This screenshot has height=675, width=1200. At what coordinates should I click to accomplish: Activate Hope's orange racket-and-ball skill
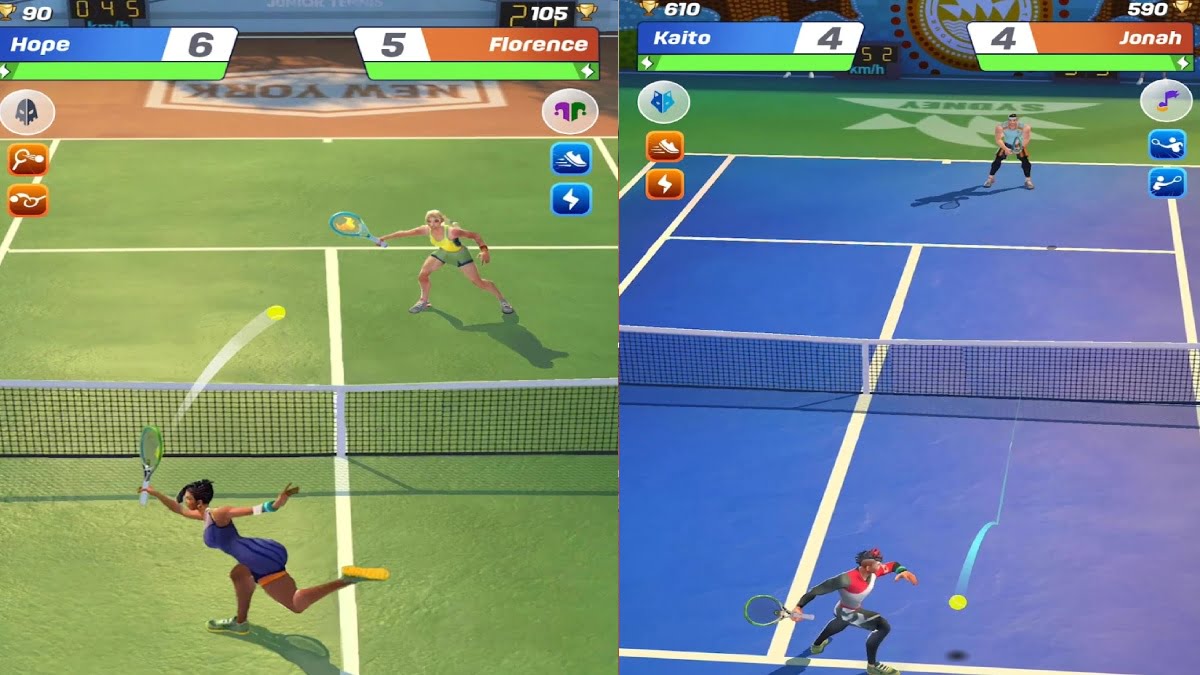pyautogui.click(x=27, y=159)
